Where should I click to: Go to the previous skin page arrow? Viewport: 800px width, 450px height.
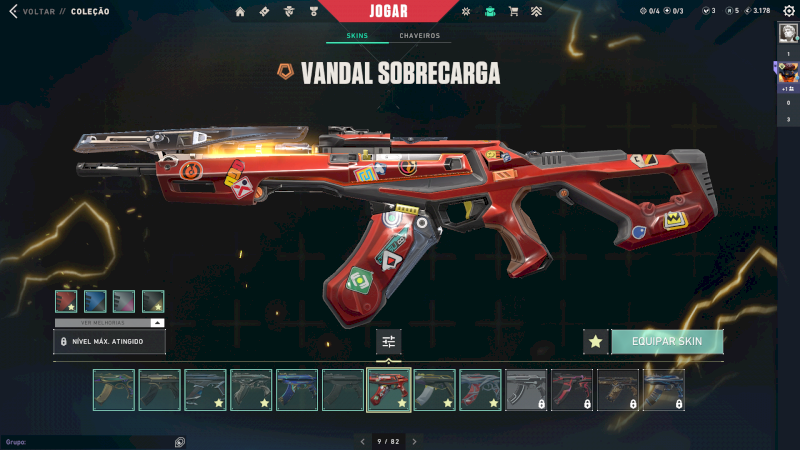coord(362,441)
